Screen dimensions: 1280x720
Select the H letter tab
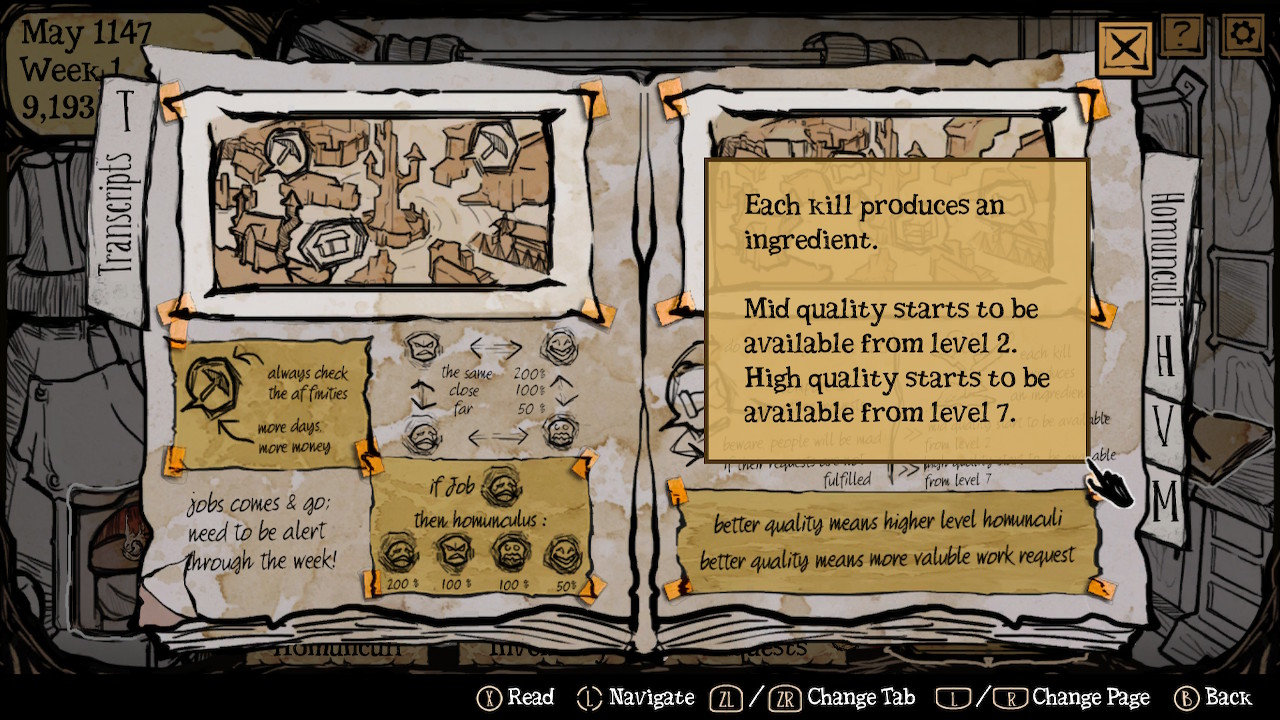click(x=1165, y=355)
